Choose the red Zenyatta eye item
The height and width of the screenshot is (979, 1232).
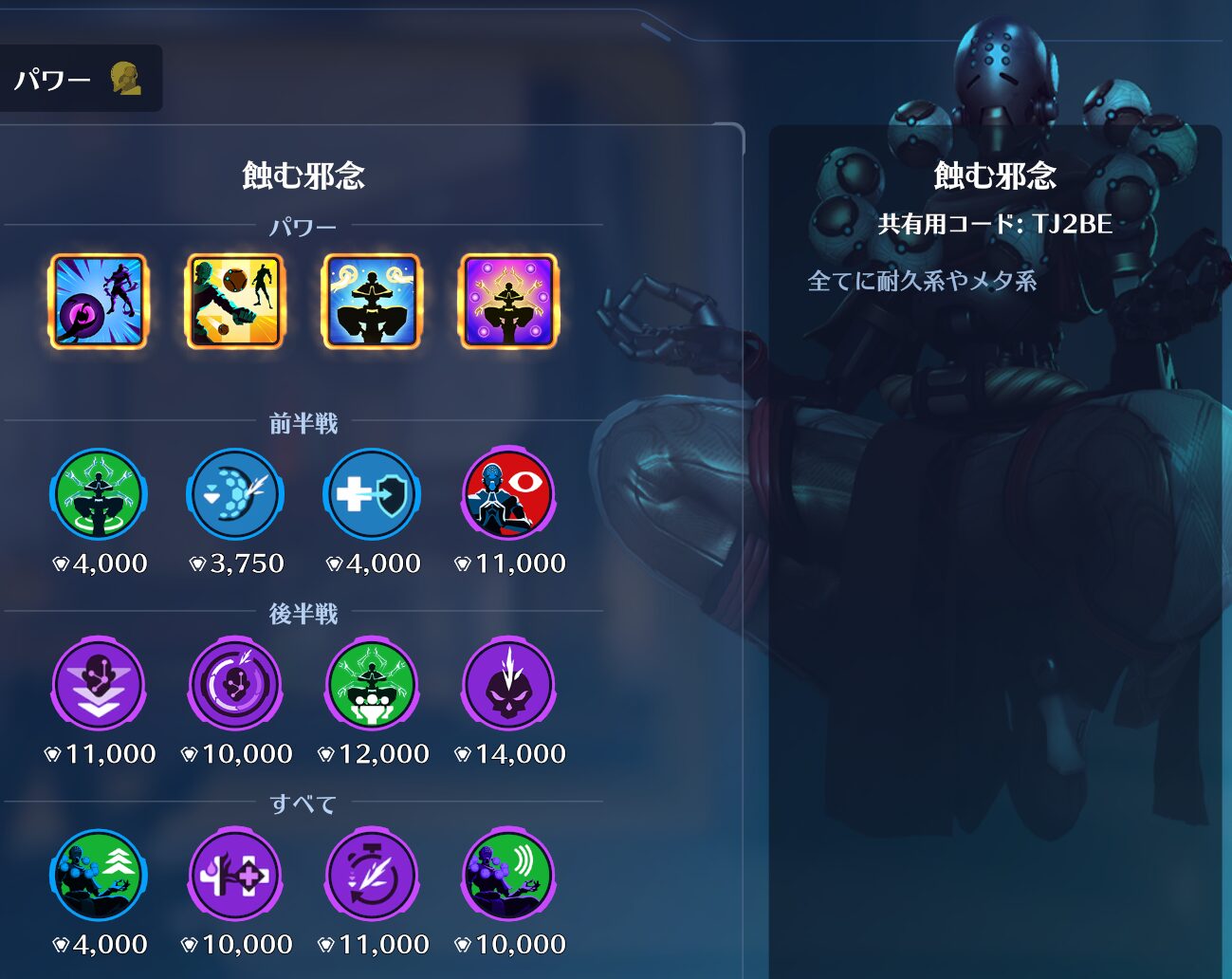pos(508,495)
